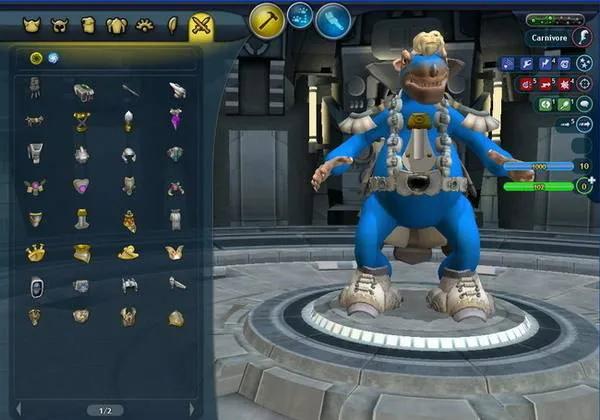600x420 pixels.
Task: Select the horned helmet category tab
Action: tap(60, 24)
